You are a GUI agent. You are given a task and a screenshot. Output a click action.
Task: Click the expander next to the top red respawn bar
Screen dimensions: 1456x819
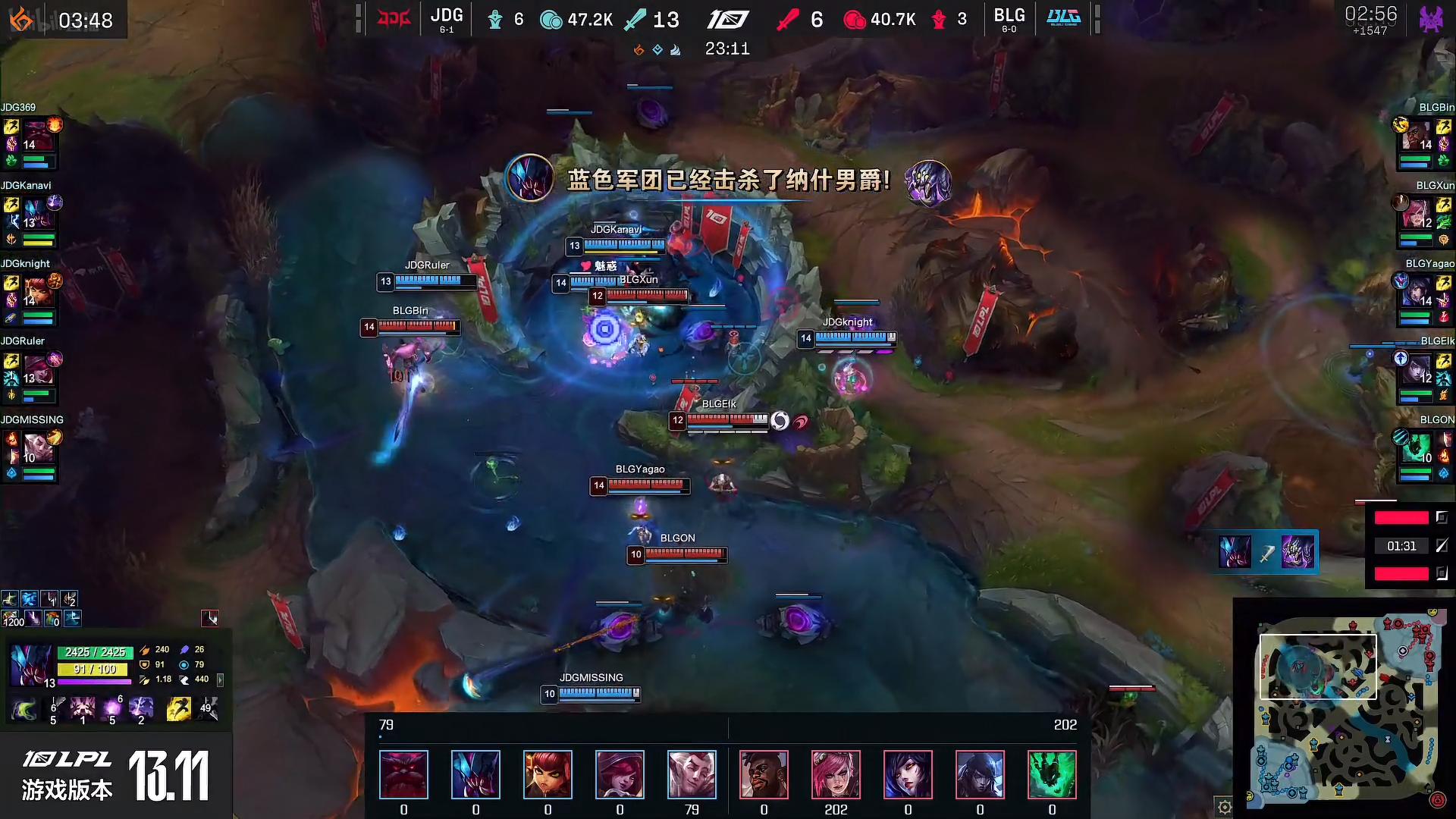coord(1442,517)
